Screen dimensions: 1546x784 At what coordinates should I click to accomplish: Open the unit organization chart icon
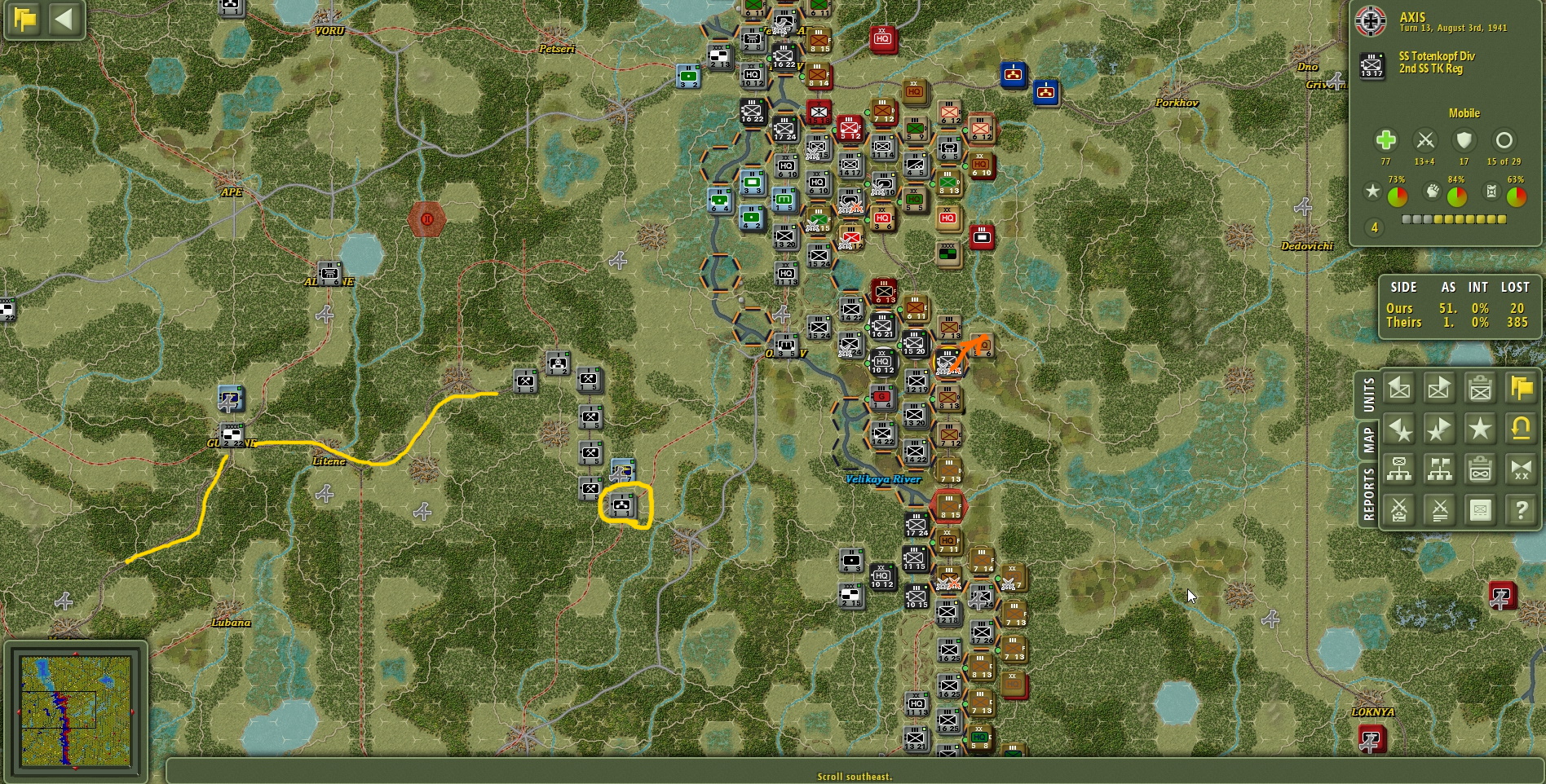1398,469
